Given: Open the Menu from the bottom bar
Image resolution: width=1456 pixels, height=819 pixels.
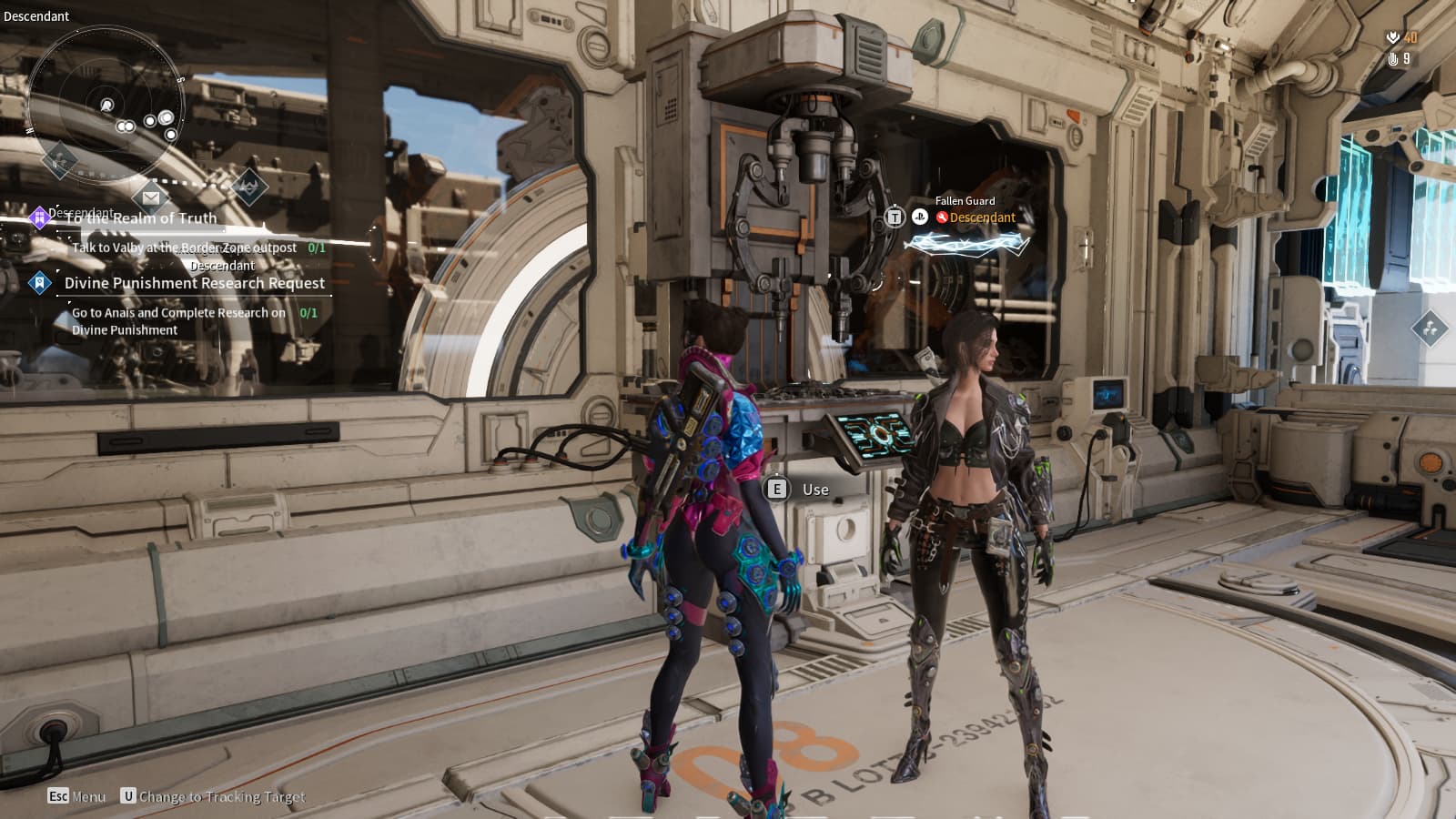Looking at the screenshot, I should [x=76, y=796].
